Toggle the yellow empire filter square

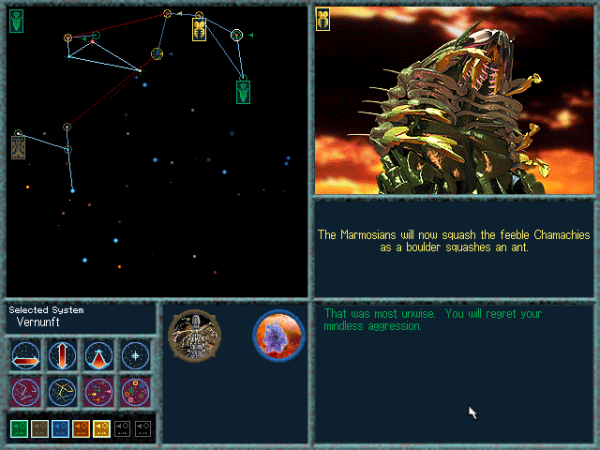(x=102, y=428)
